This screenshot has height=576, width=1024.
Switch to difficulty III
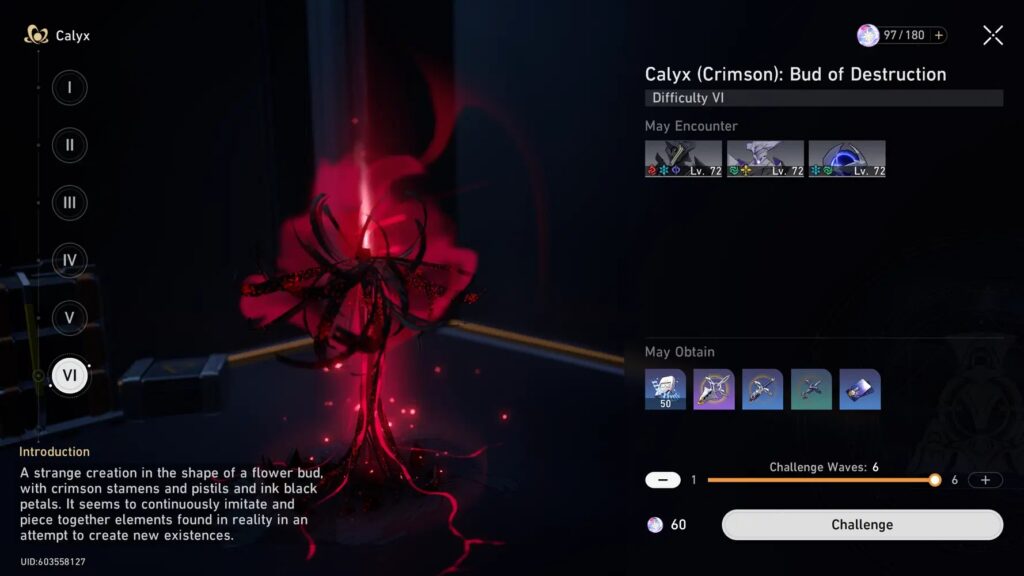click(69, 203)
